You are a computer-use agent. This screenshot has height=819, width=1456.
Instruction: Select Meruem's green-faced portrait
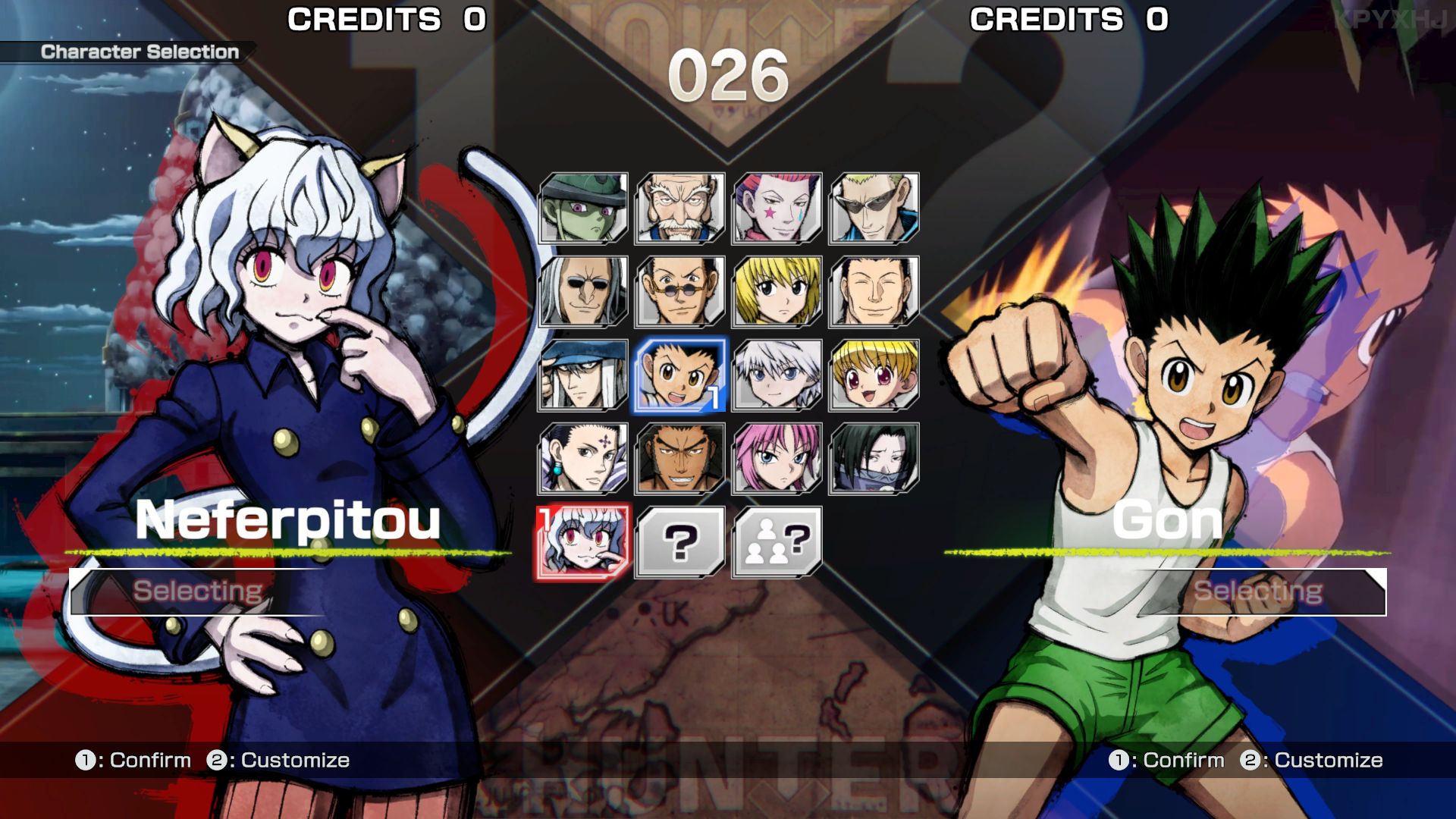coord(583,208)
